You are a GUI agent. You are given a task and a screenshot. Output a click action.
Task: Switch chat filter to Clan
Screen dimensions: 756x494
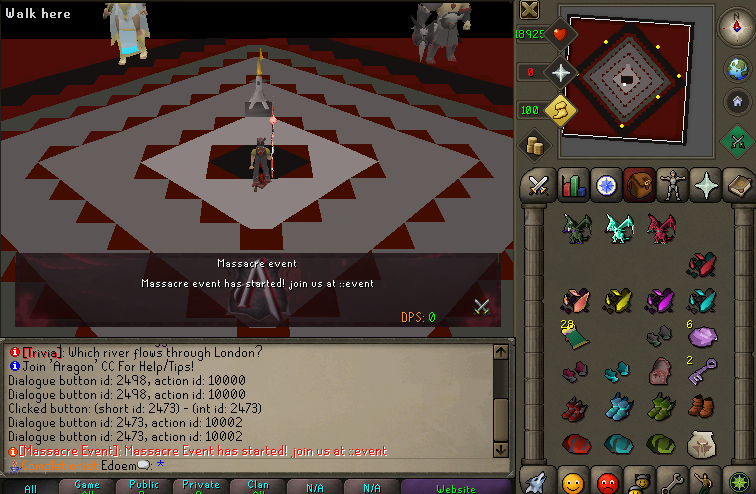pyautogui.click(x=257, y=487)
